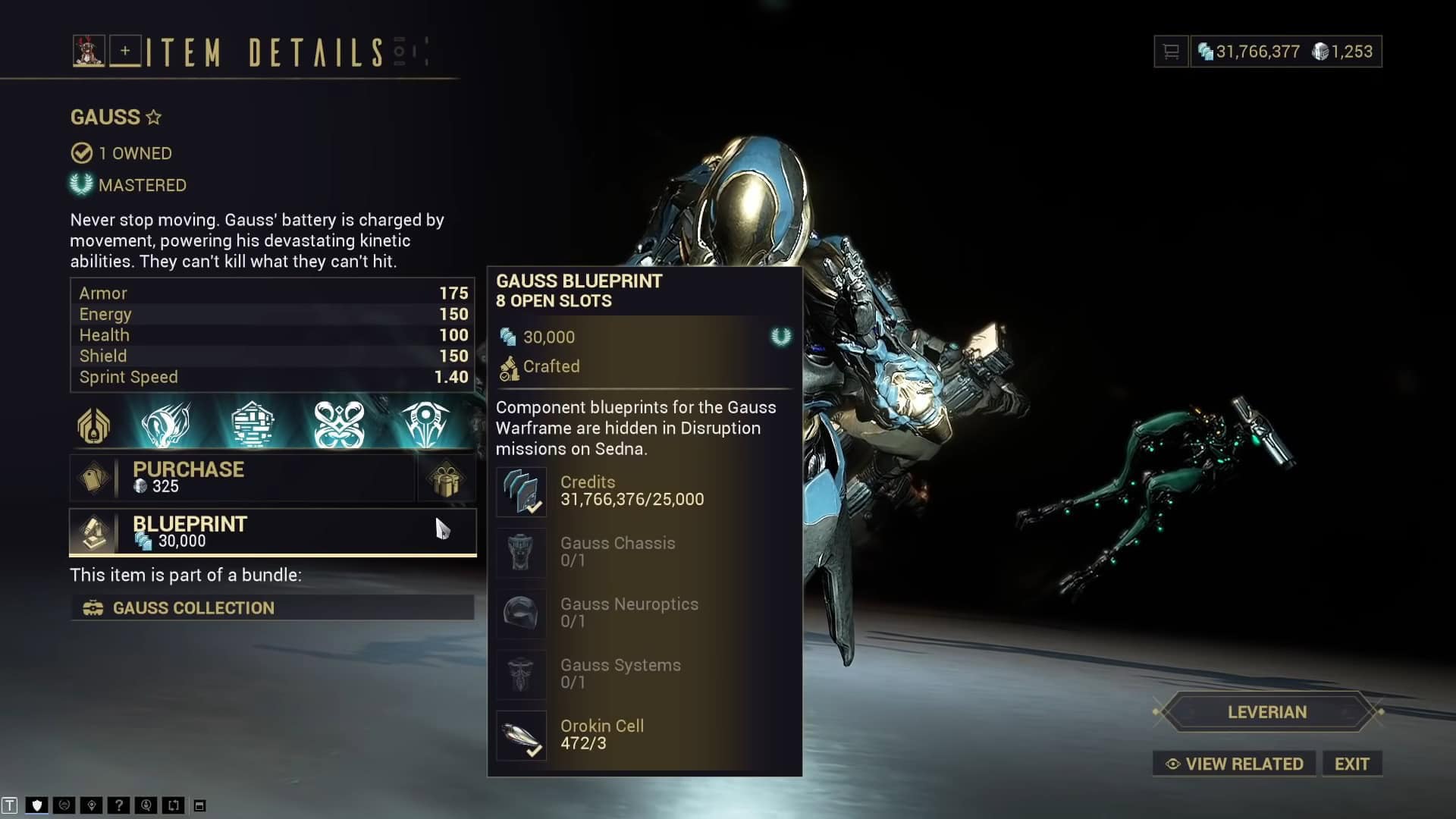Viewport: 1456px width, 819px height.
Task: Exit the item details screen
Action: (x=1351, y=764)
